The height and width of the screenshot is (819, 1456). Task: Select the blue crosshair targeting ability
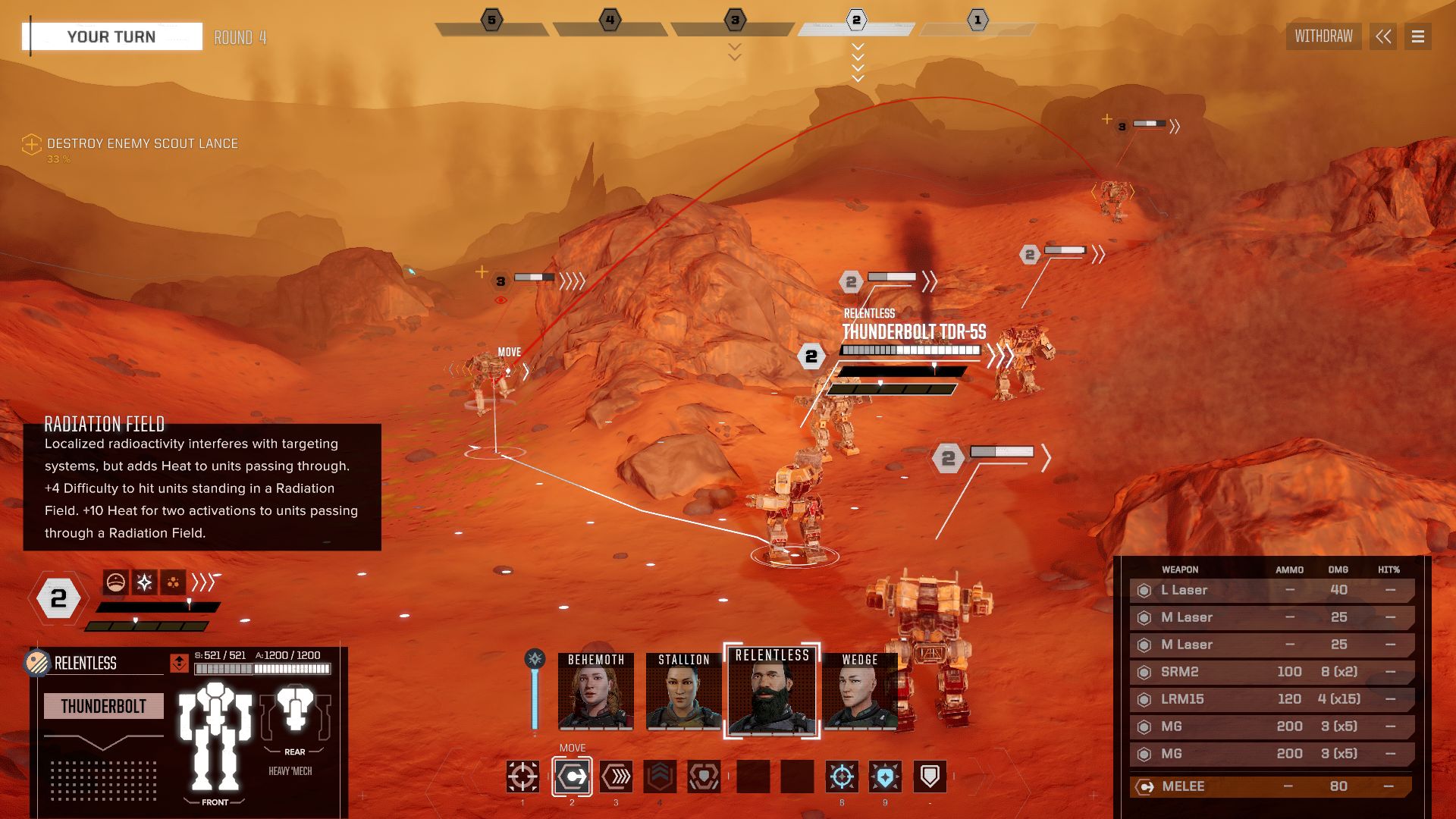coord(842,777)
